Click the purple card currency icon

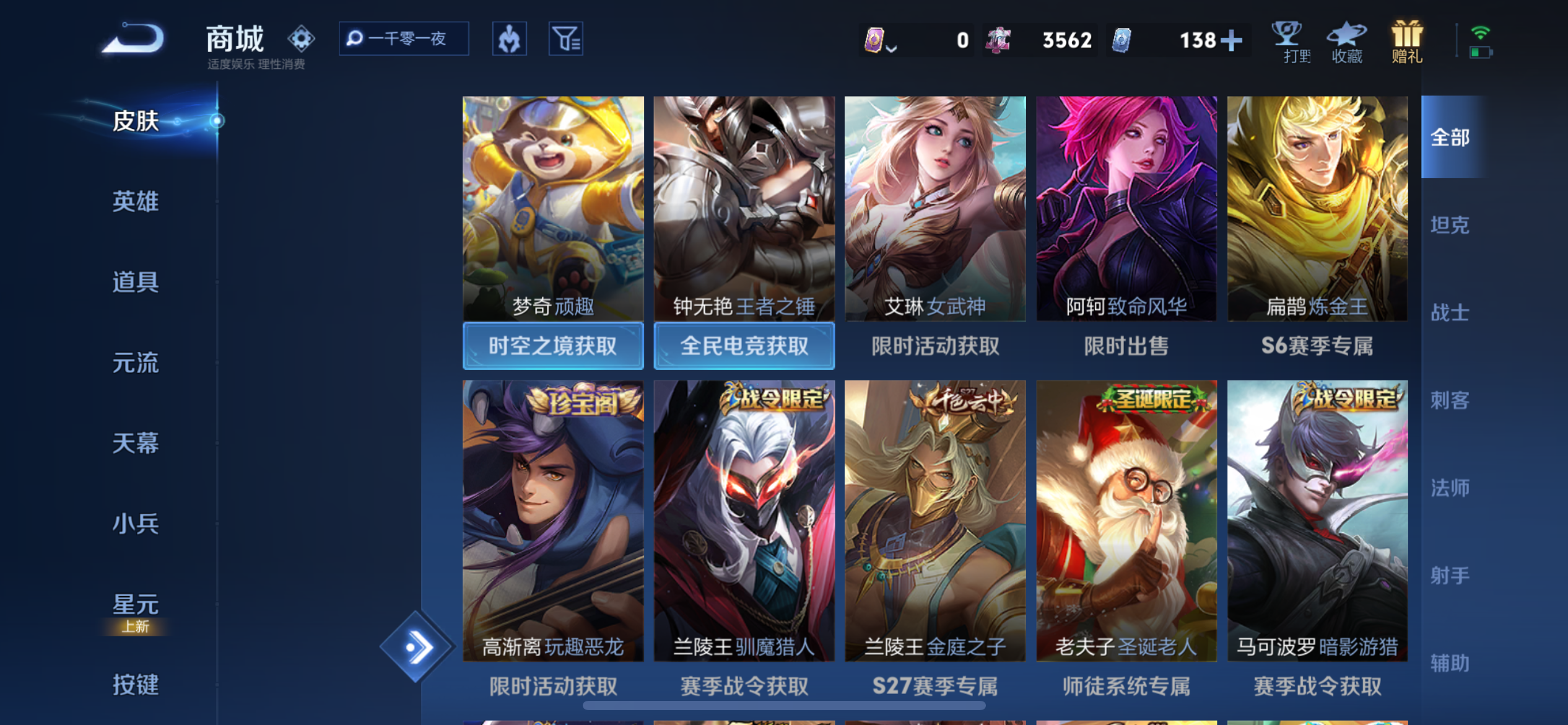point(875,39)
